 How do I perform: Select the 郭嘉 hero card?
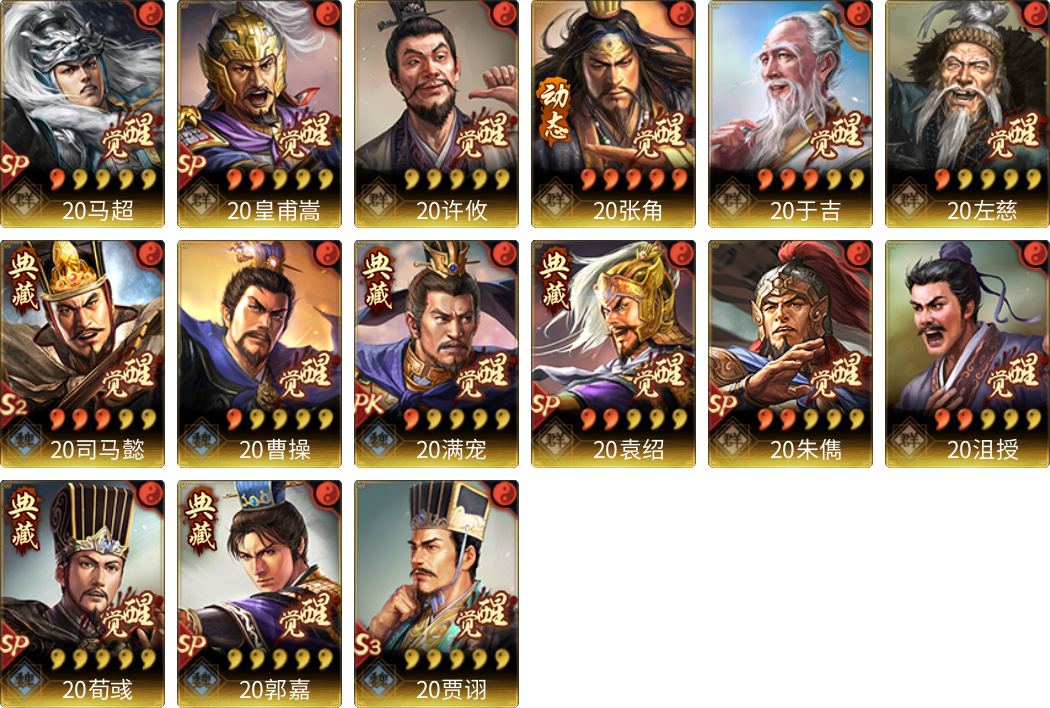point(259,593)
